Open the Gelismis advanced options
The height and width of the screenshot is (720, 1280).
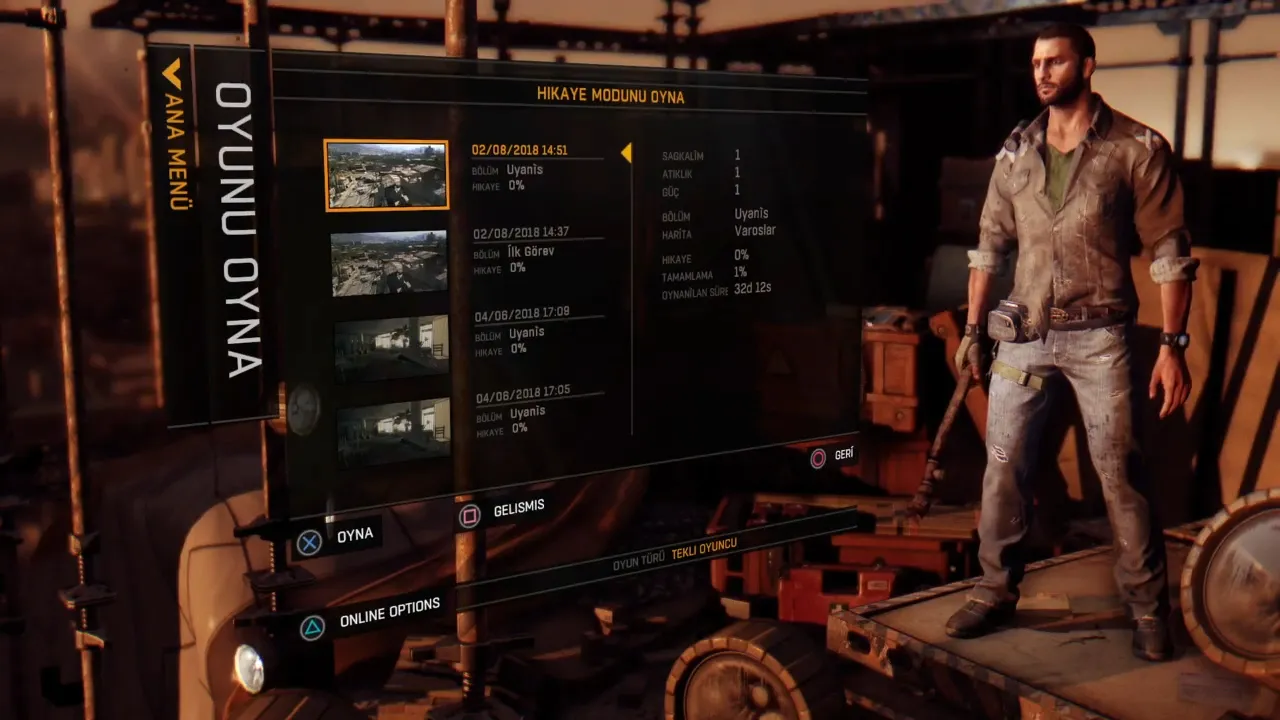tap(503, 512)
